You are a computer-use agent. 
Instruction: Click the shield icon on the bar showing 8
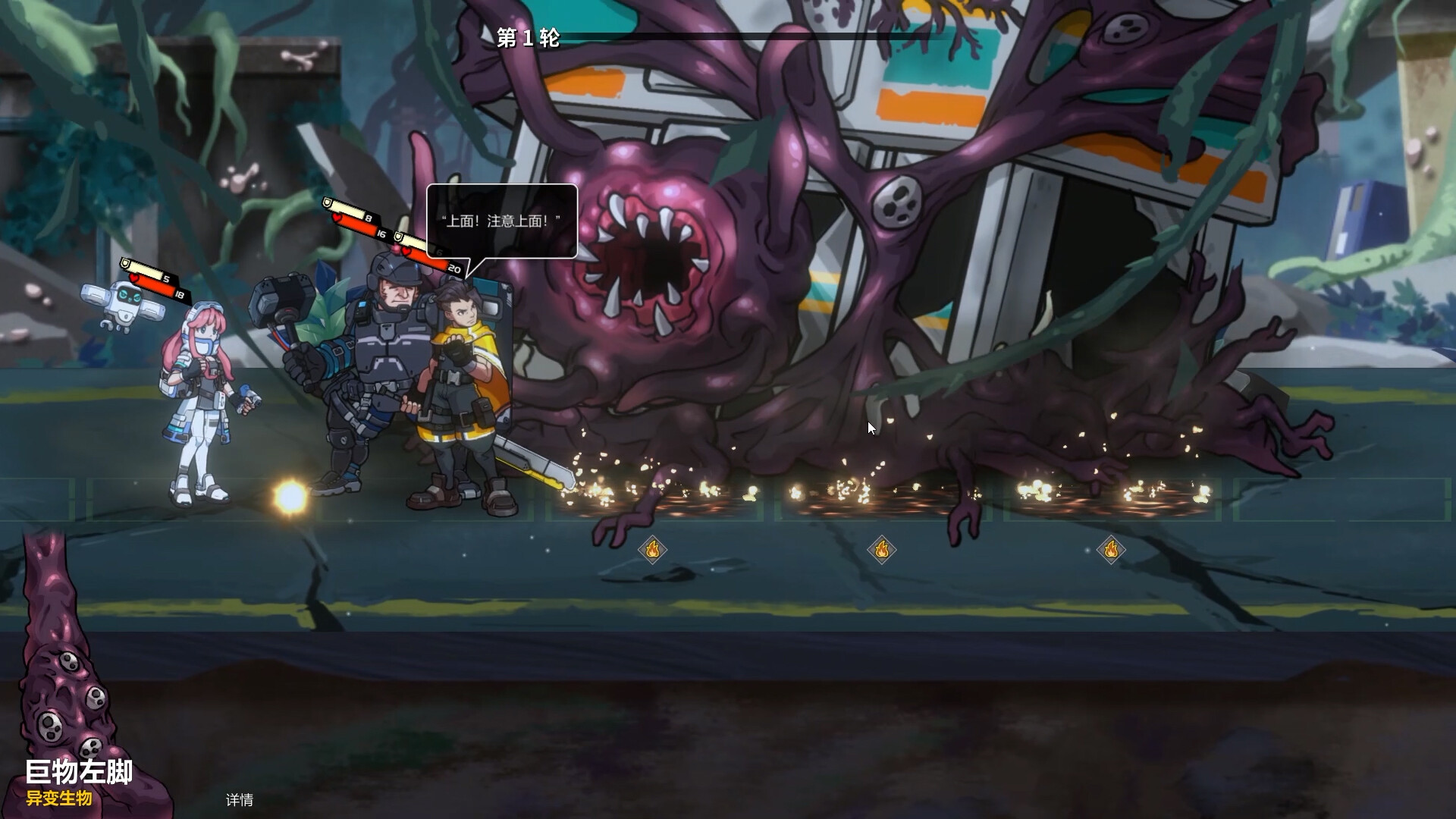pyautogui.click(x=328, y=203)
